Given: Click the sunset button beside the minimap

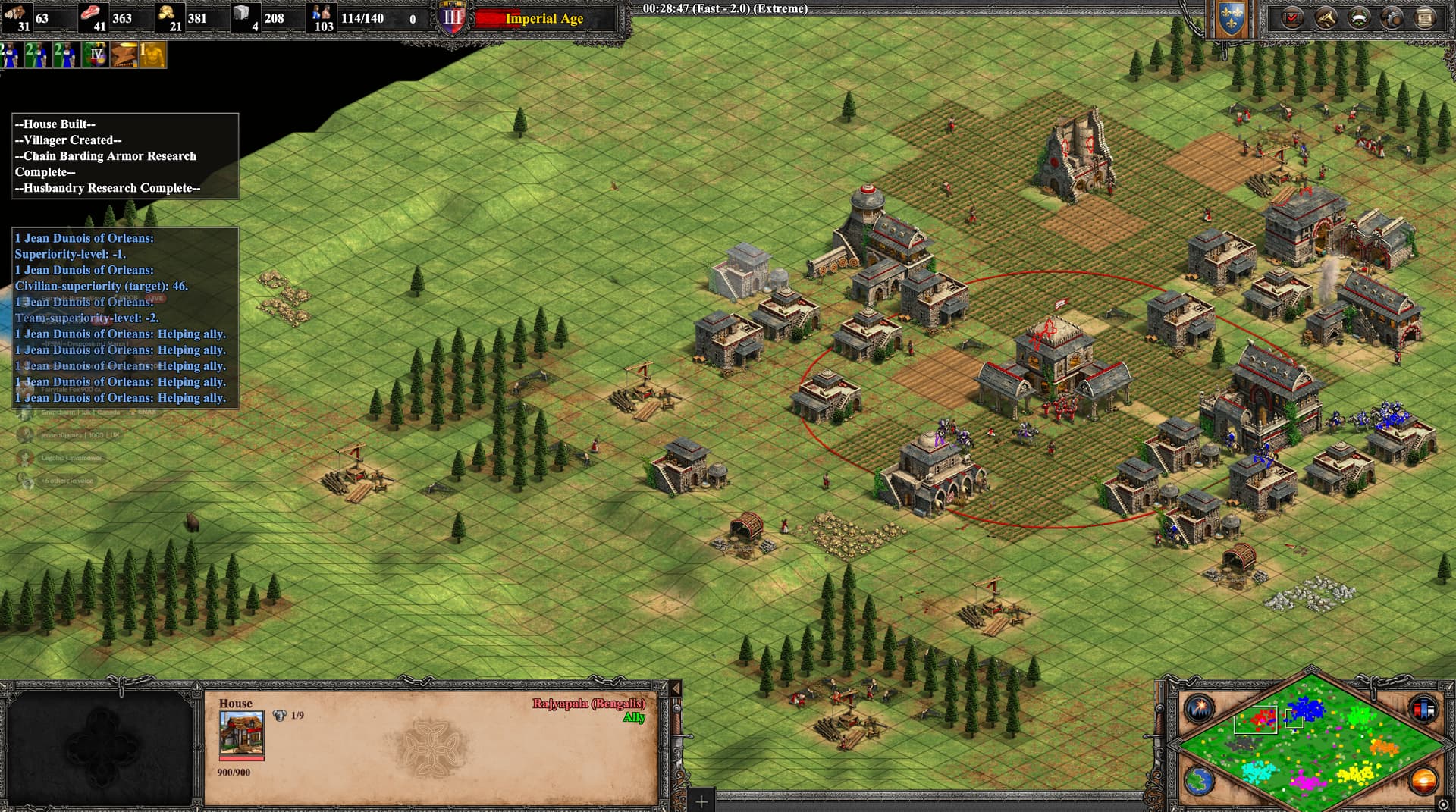Looking at the screenshot, I should pos(1423,779).
